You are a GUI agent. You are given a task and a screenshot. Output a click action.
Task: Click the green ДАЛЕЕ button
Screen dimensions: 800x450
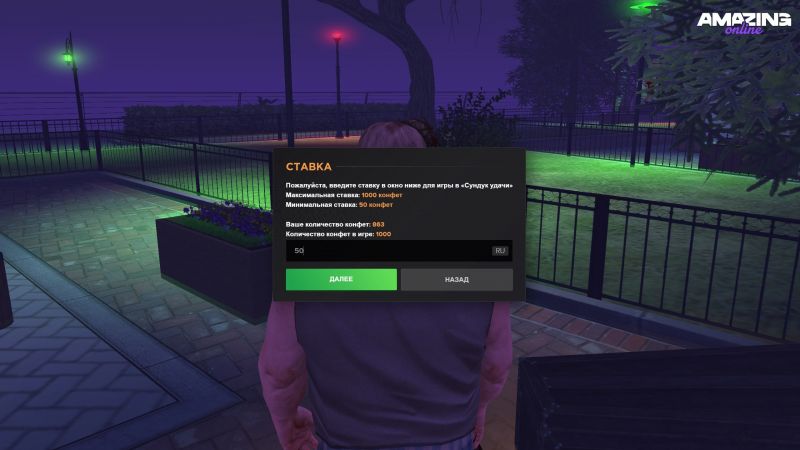pyautogui.click(x=341, y=280)
